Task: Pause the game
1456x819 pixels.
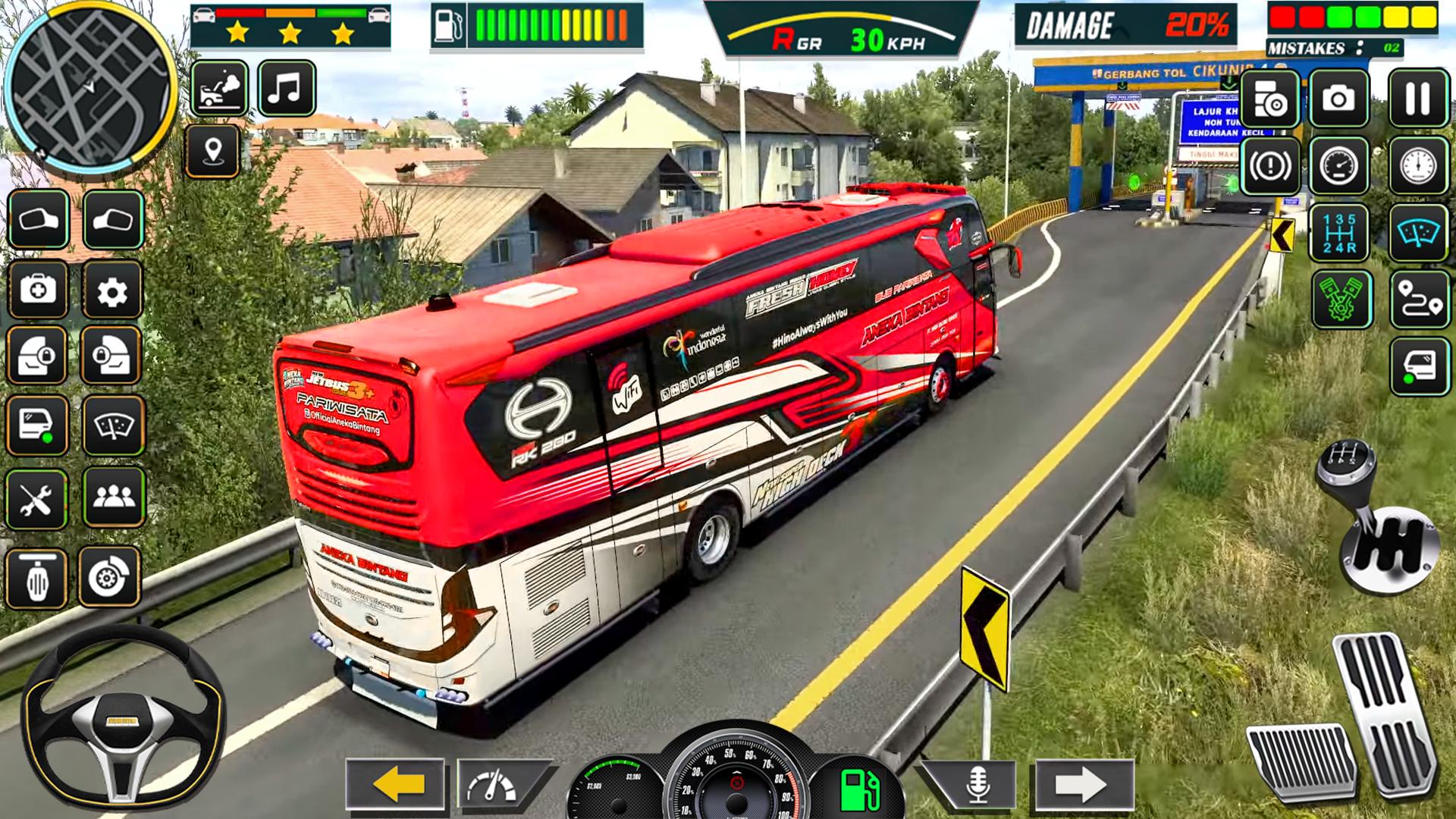Action: point(1418,98)
